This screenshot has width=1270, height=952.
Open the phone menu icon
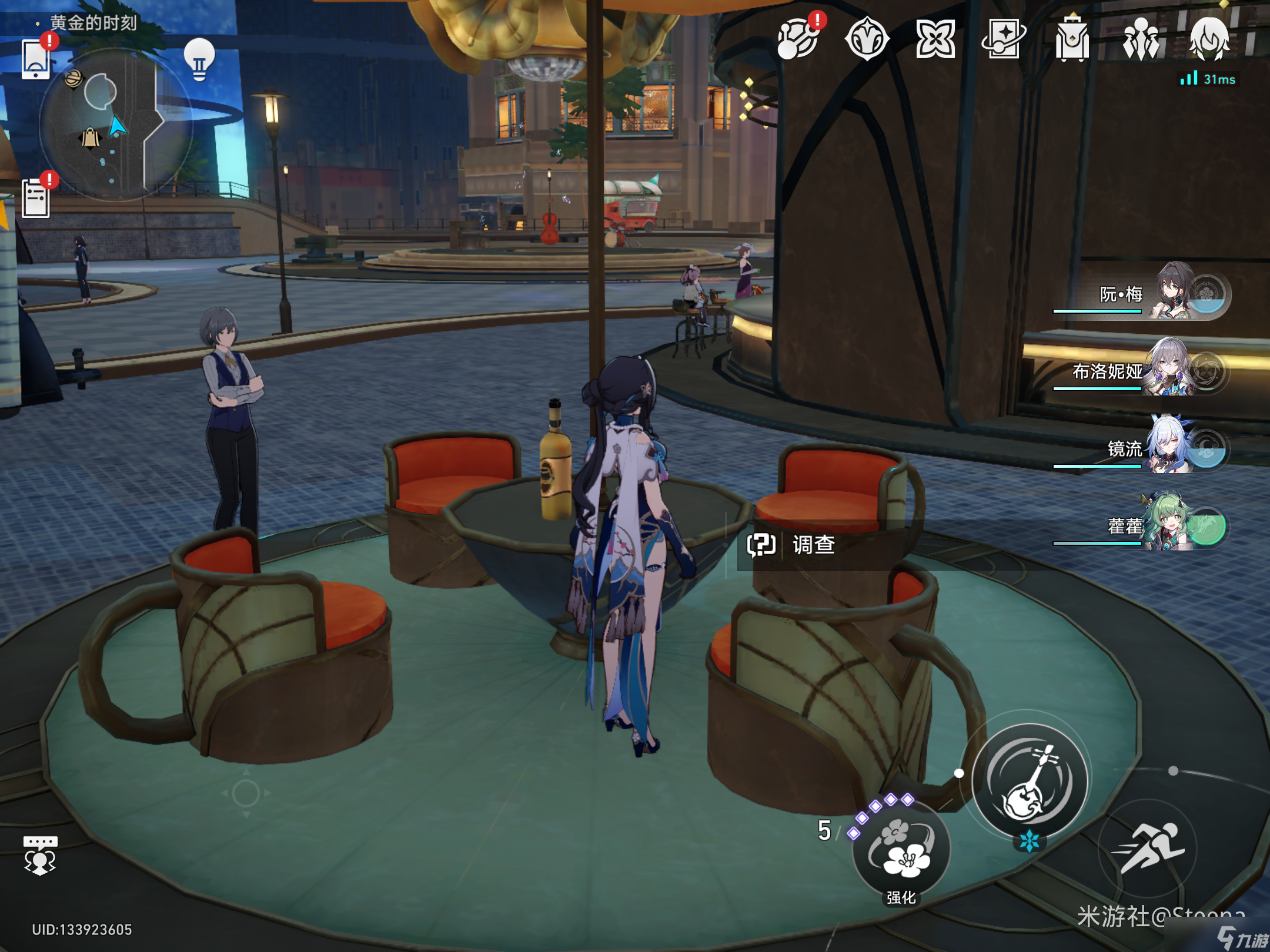[x=35, y=59]
